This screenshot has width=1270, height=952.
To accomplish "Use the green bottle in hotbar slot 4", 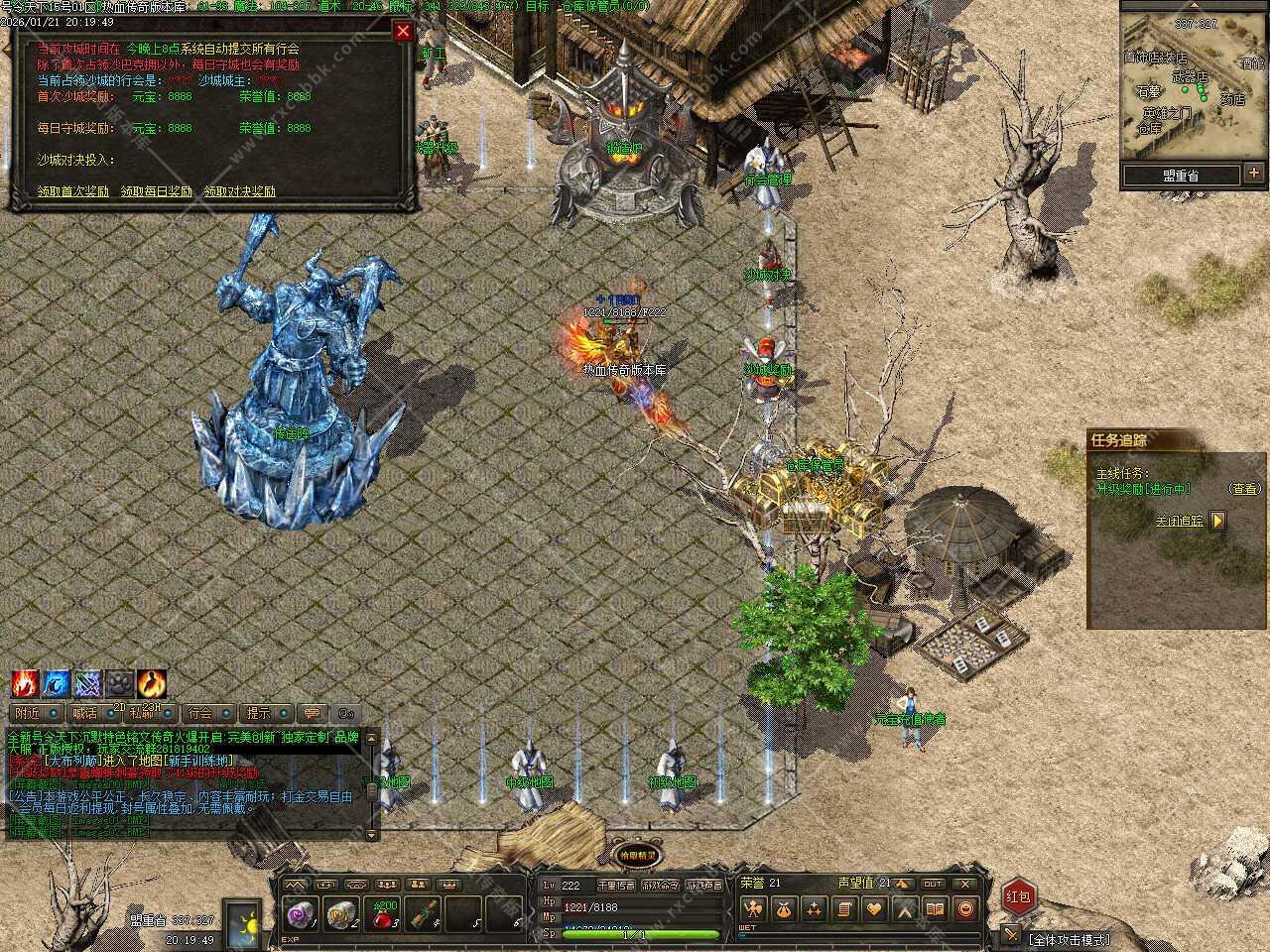I will [425, 914].
